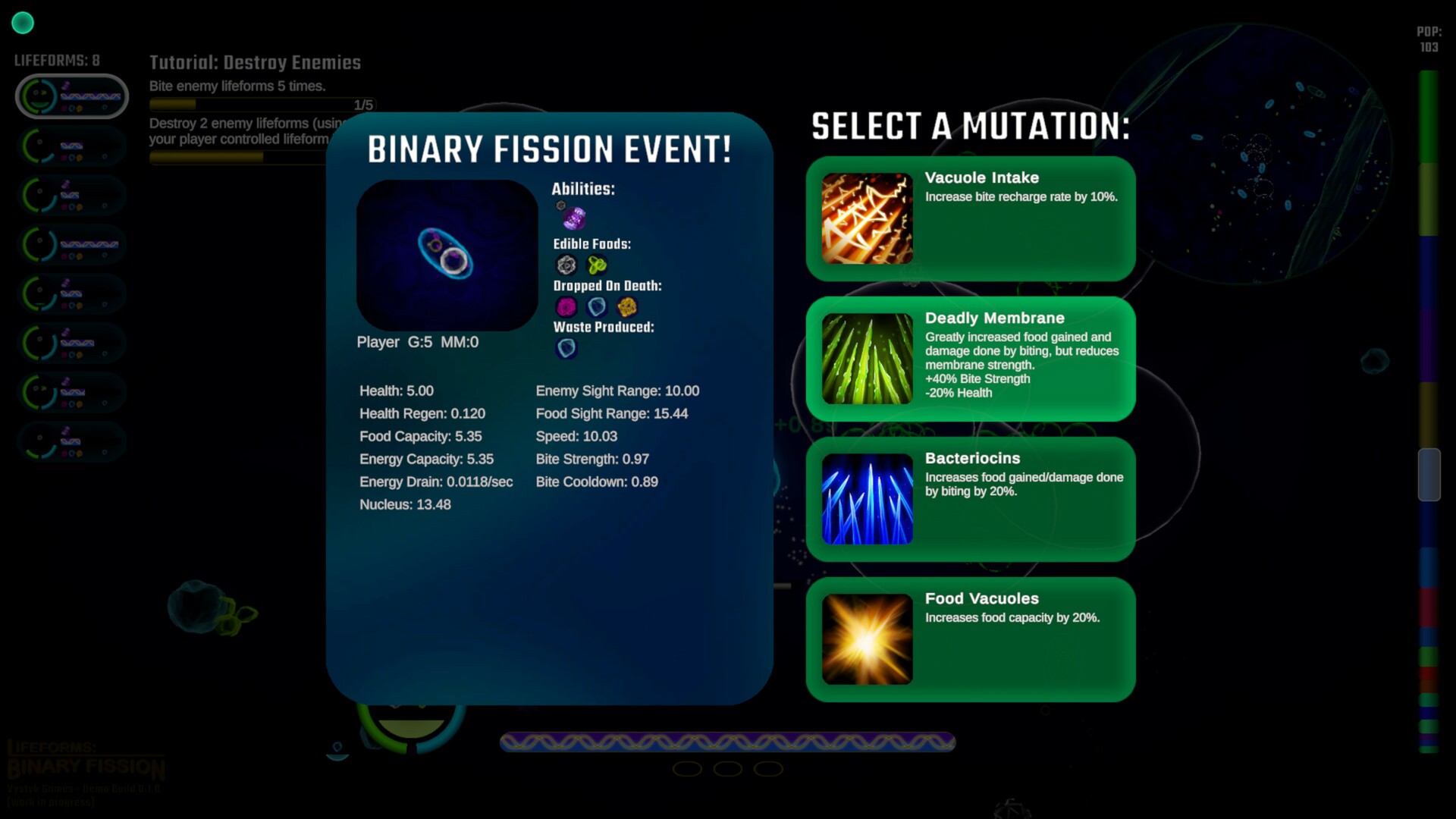Image resolution: width=1456 pixels, height=819 pixels.
Task: Click the LIFEFORMS: 8 sidebar header
Action: (x=57, y=60)
